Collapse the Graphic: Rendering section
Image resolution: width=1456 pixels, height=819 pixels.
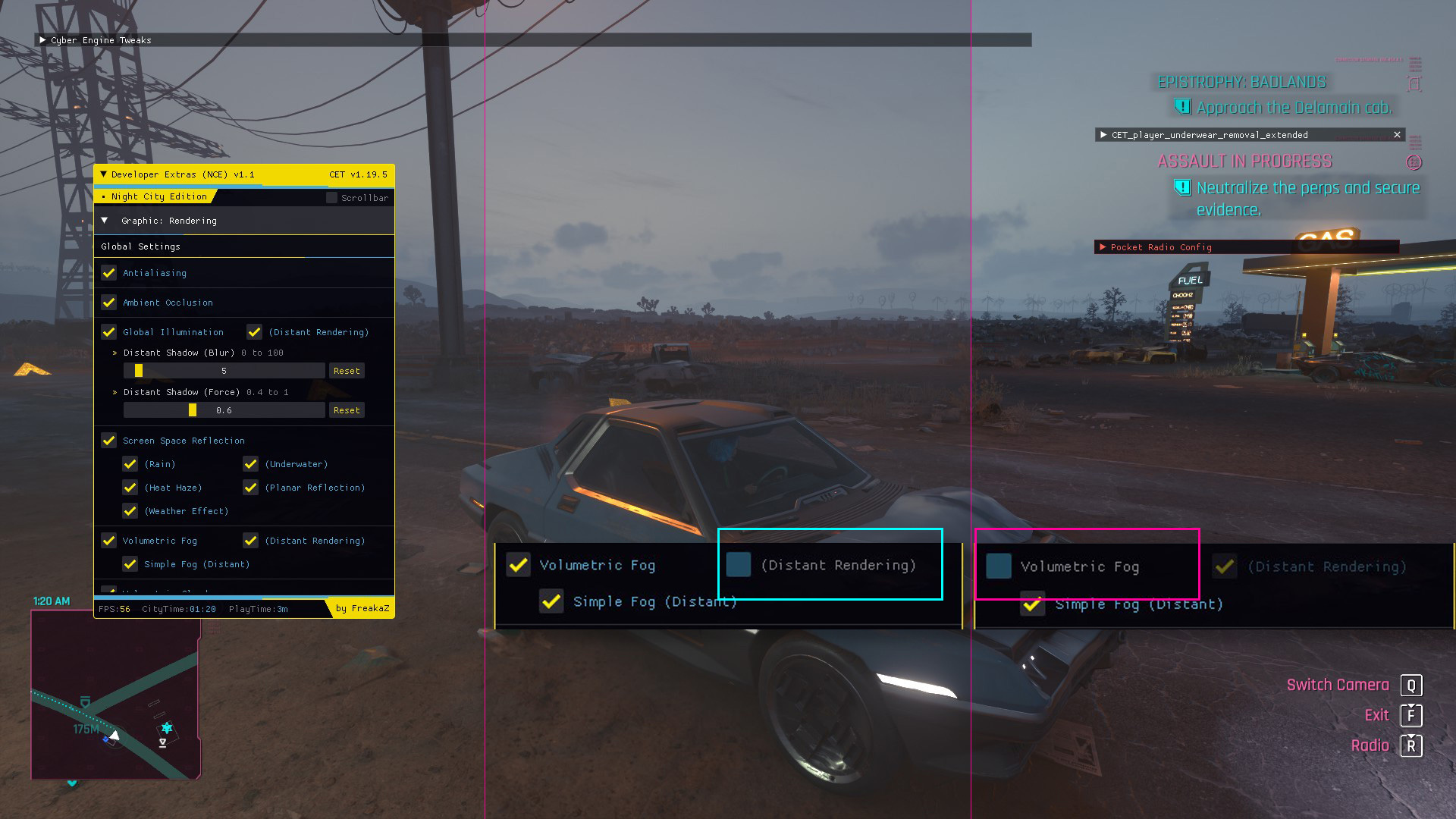[x=105, y=221]
